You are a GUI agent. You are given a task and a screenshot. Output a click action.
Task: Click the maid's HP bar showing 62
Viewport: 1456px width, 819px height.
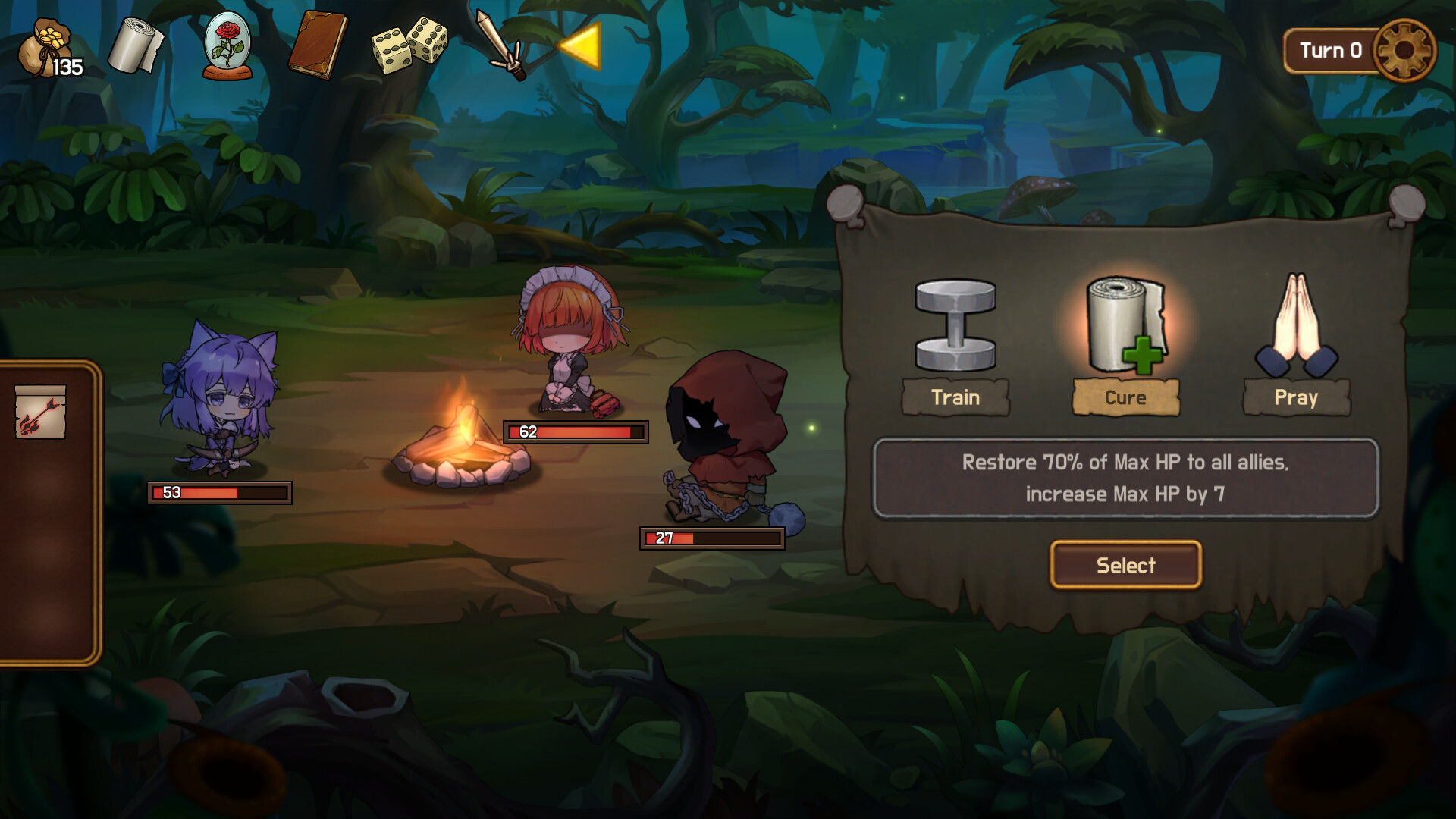tap(574, 433)
